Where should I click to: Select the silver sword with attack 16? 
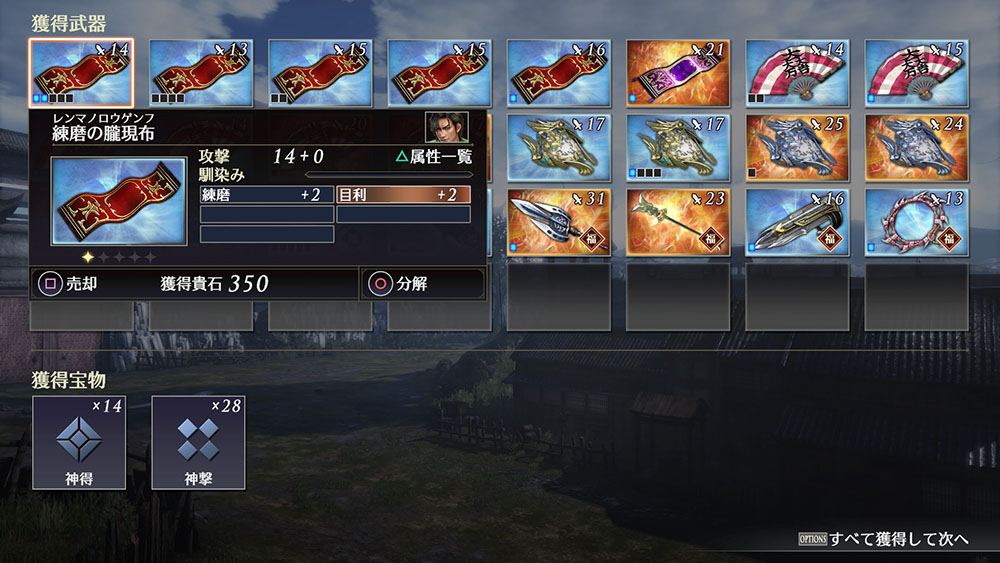[x=797, y=222]
